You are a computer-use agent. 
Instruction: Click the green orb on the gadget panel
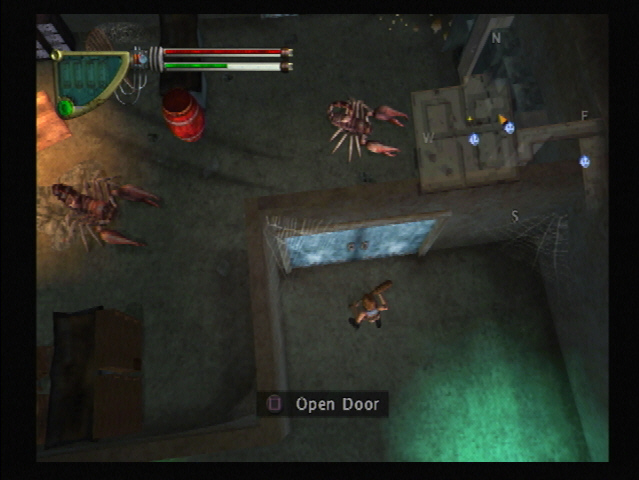[66, 106]
